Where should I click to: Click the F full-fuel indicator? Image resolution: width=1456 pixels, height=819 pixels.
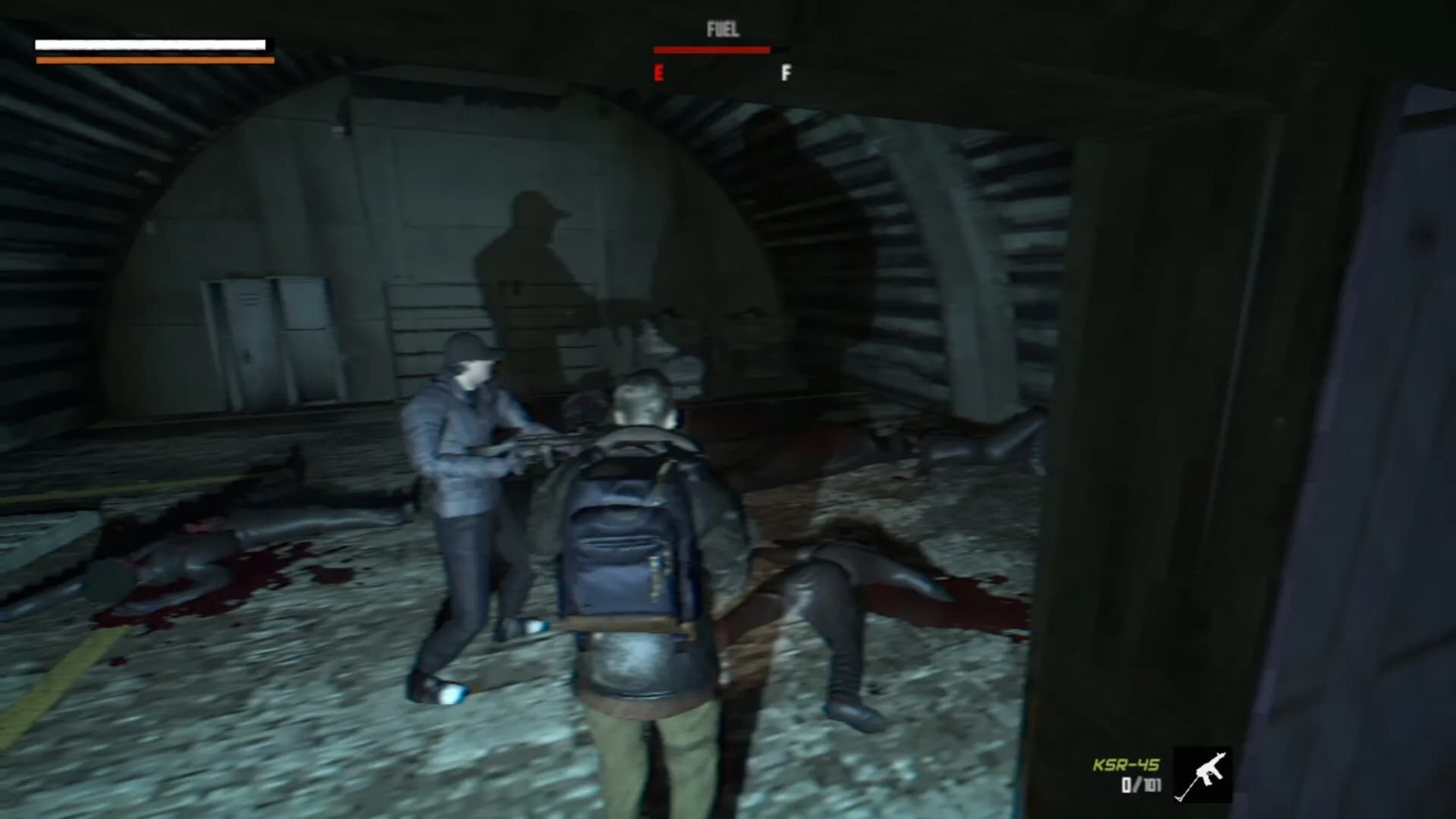click(x=786, y=74)
